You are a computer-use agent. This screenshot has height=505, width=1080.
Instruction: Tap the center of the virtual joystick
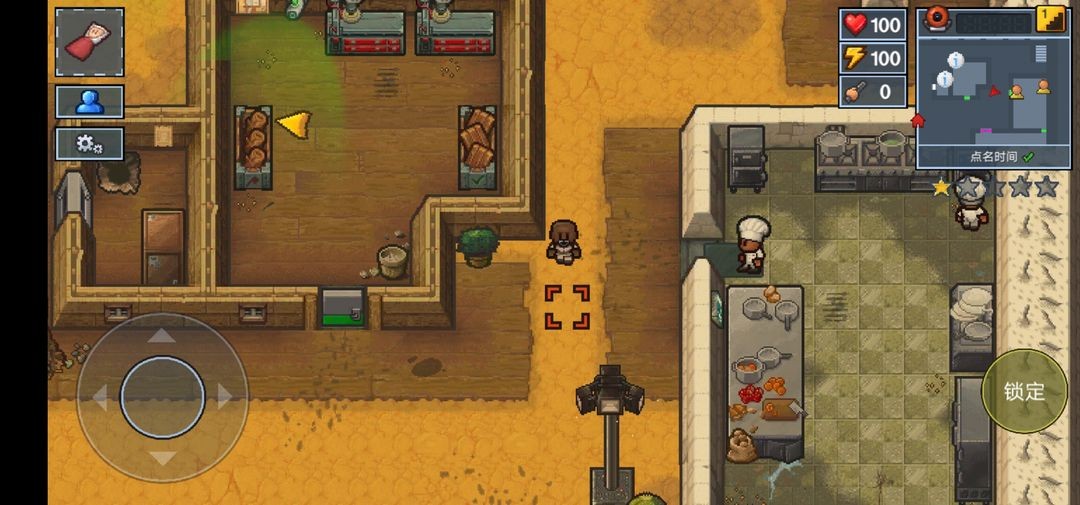point(162,397)
